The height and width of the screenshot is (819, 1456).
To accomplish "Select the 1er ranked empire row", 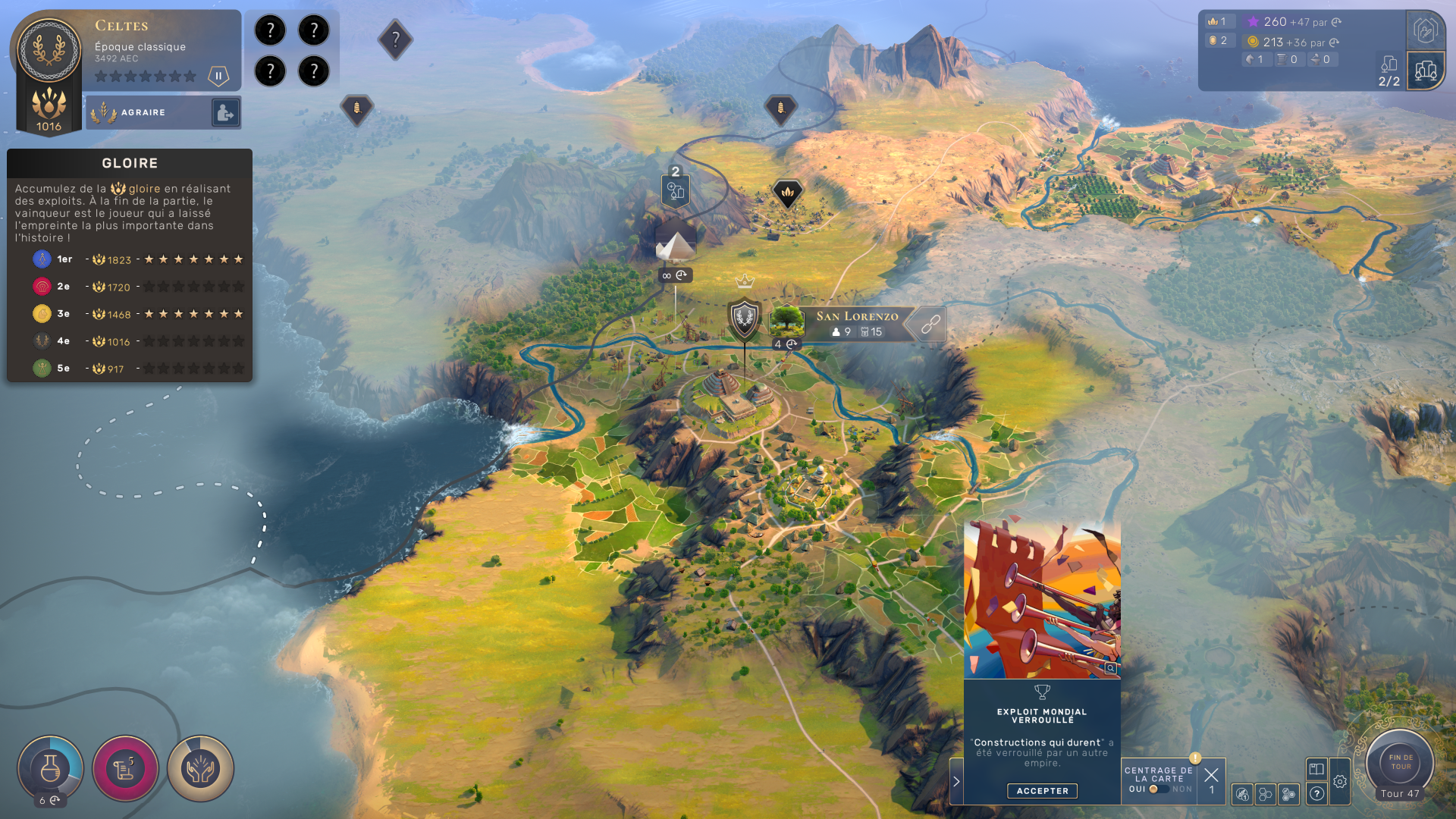I will 130,259.
